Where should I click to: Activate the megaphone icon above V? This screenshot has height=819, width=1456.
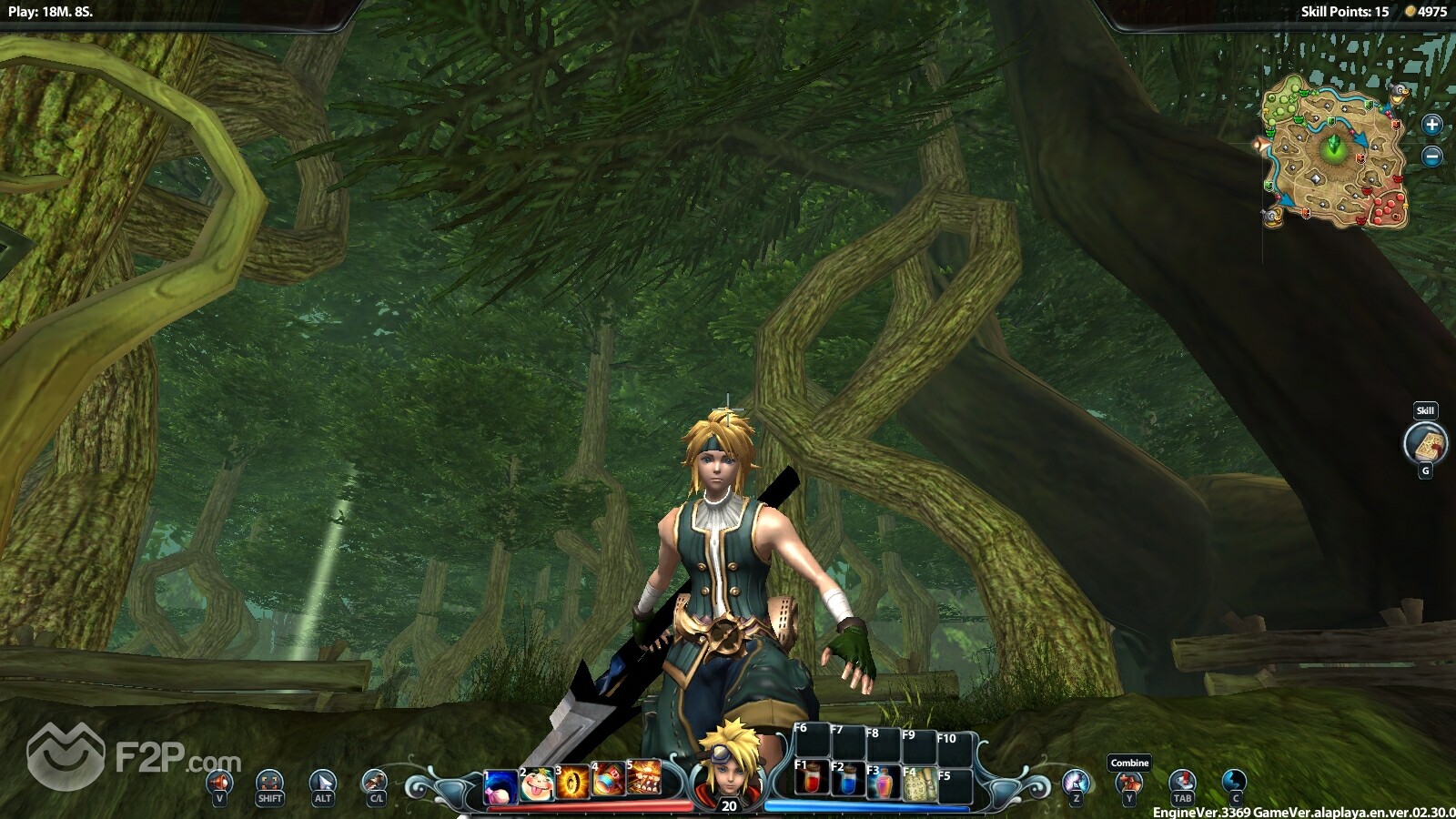pyautogui.click(x=219, y=782)
